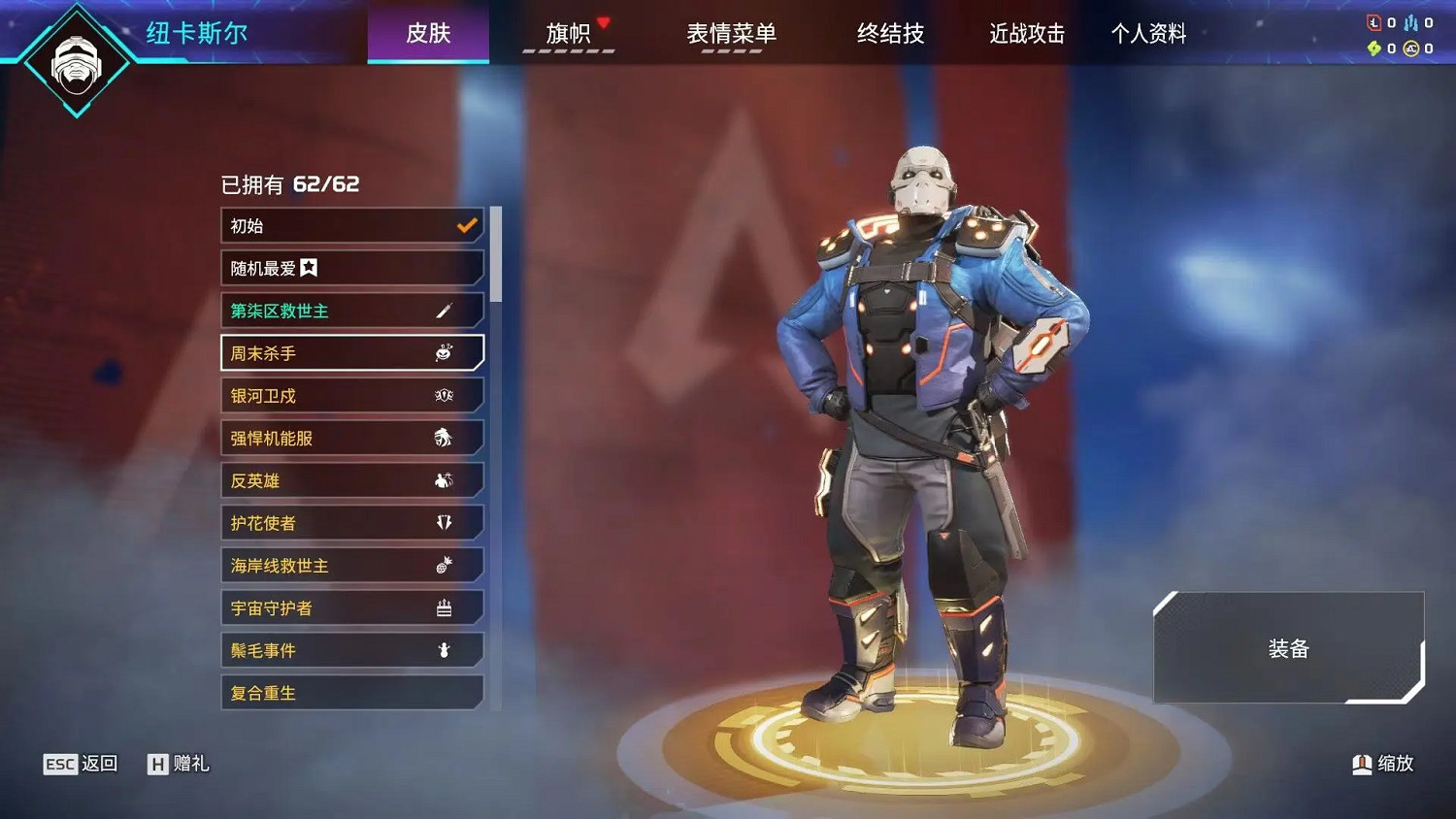Image resolution: width=1456 pixels, height=819 pixels.
Task: Click the red Legend Tokens currency icon
Action: [1373, 22]
